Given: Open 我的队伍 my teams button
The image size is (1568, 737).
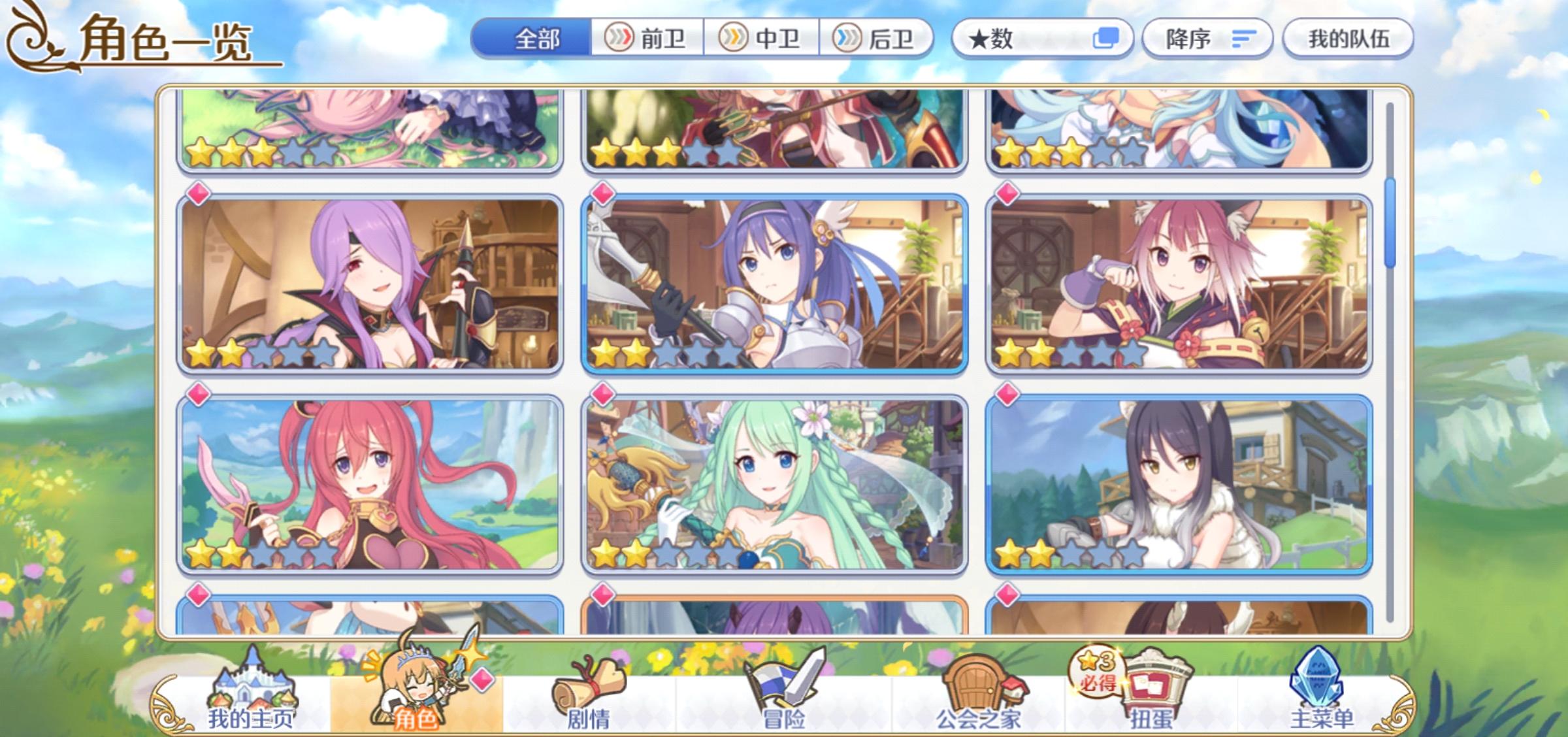Looking at the screenshot, I should click(1349, 39).
